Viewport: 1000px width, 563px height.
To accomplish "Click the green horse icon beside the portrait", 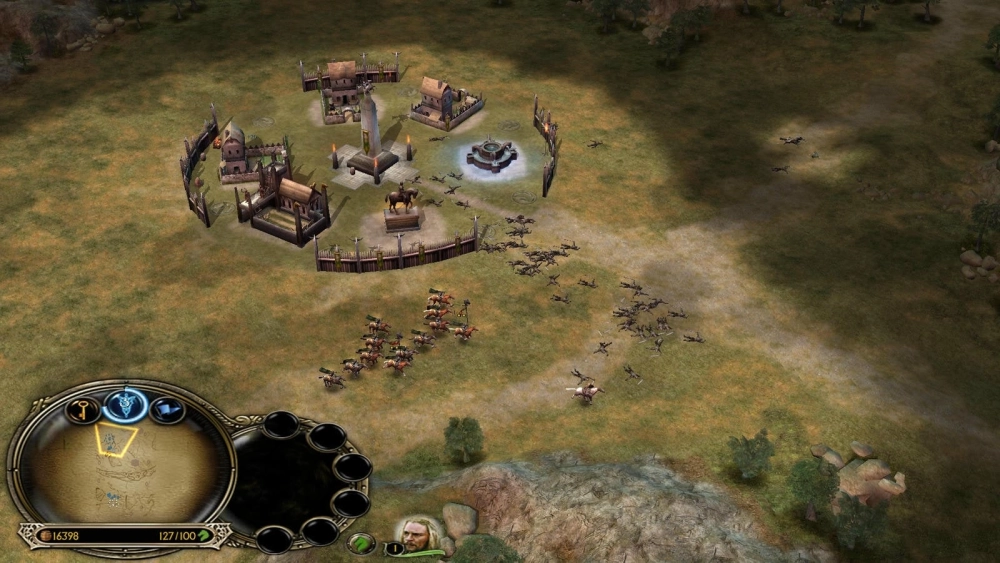I will [361, 543].
